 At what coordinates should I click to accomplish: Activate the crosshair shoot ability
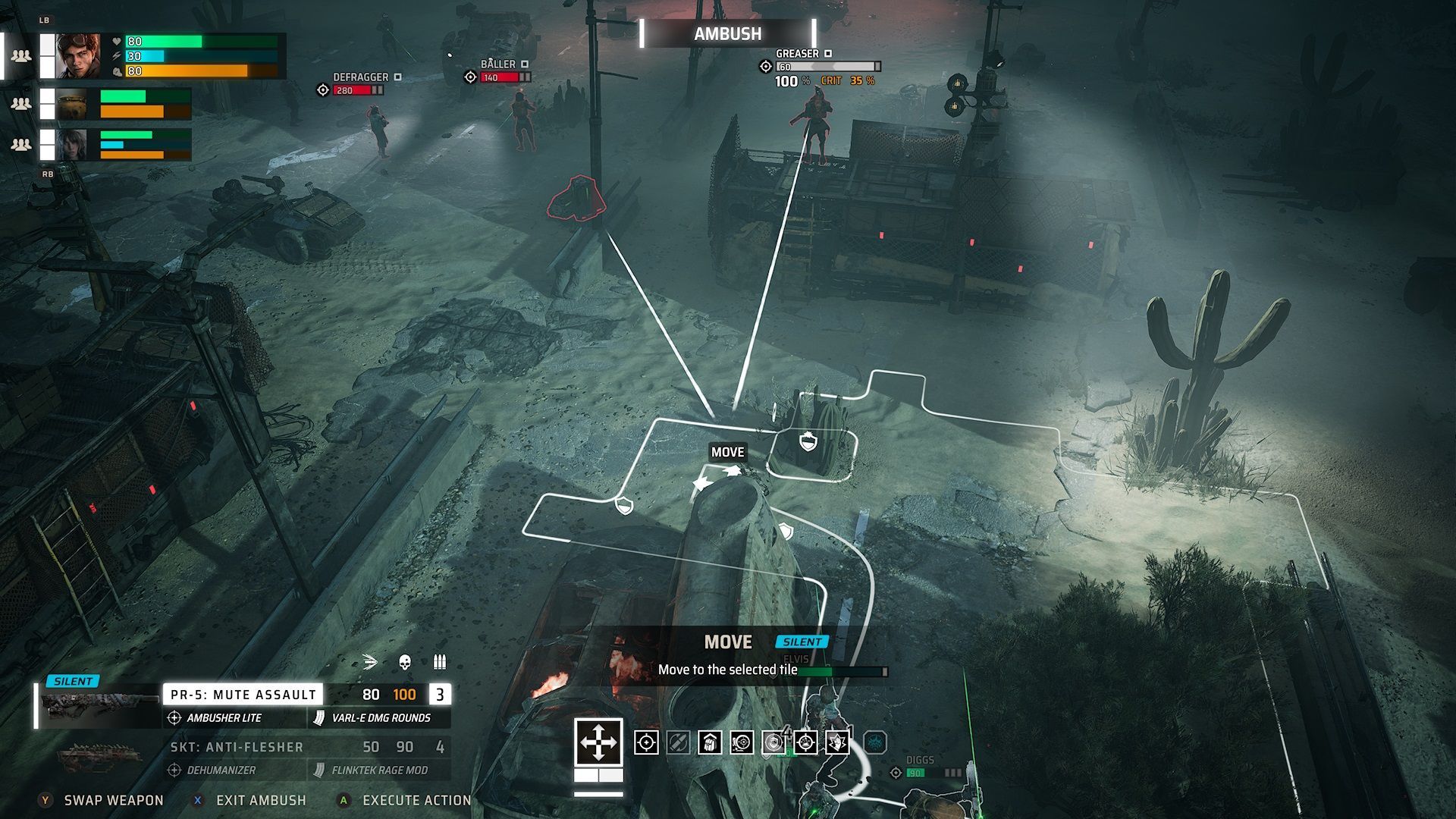point(646,742)
